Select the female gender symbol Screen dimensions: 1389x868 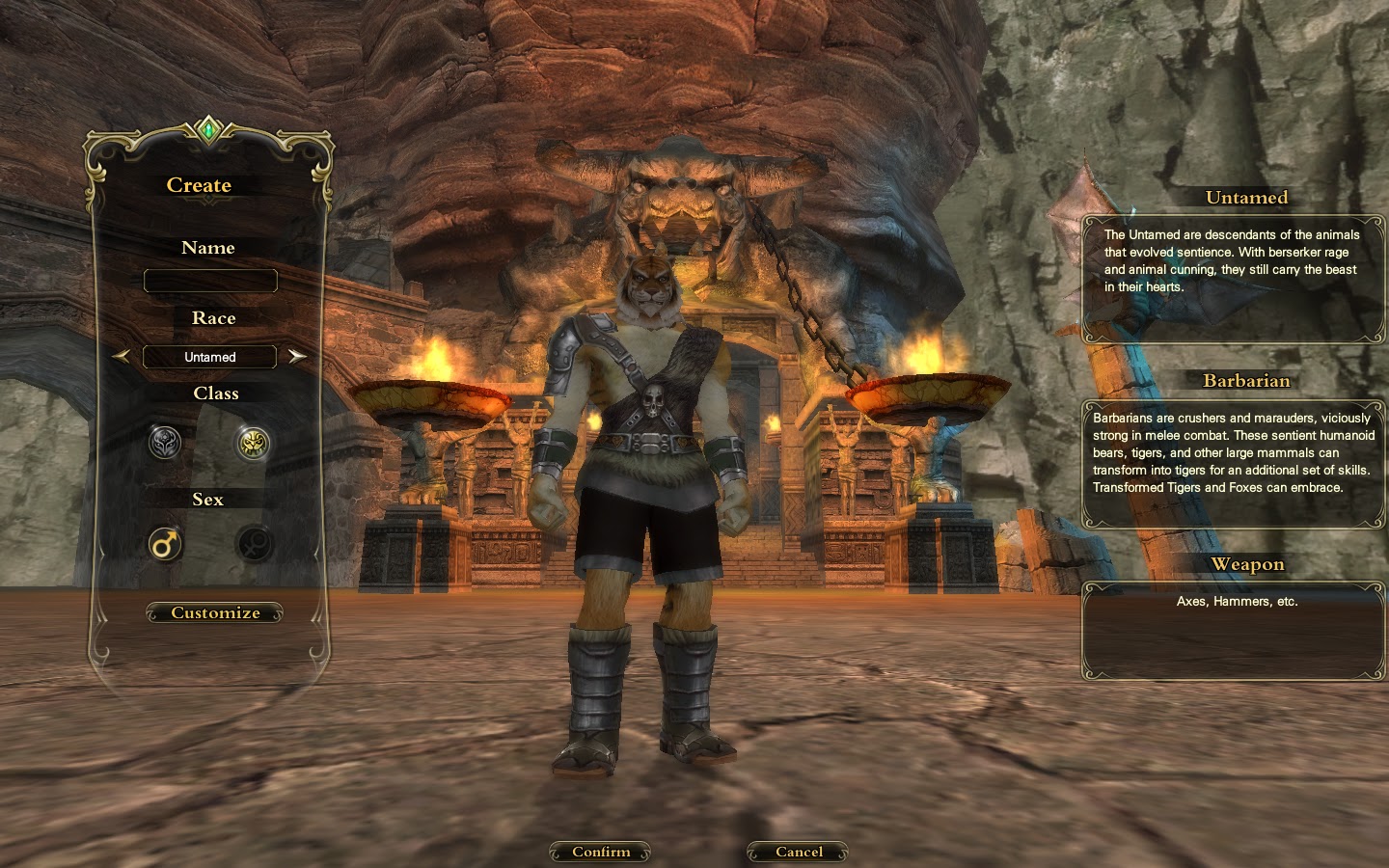coord(254,544)
